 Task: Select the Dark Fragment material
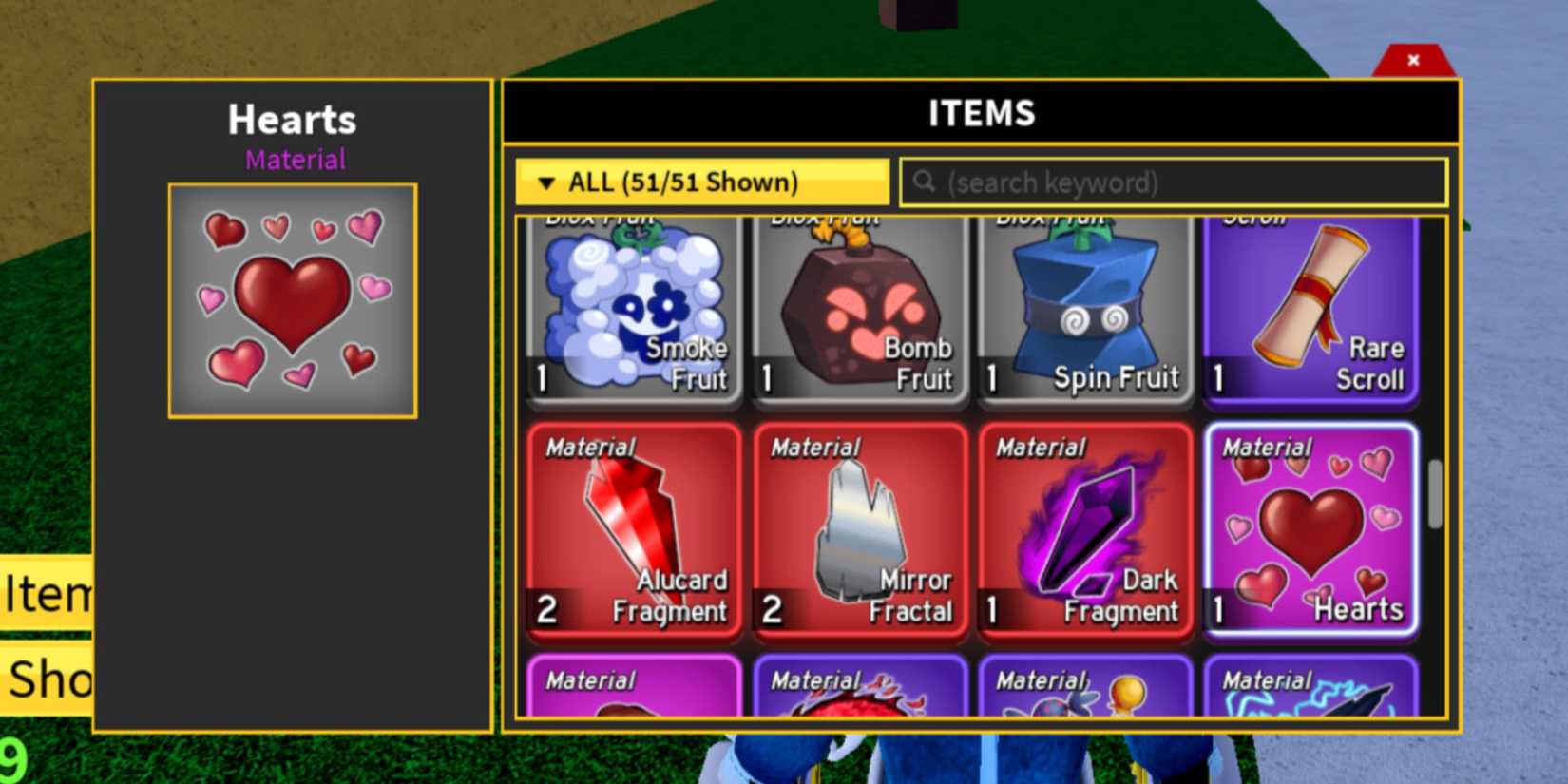1083,532
